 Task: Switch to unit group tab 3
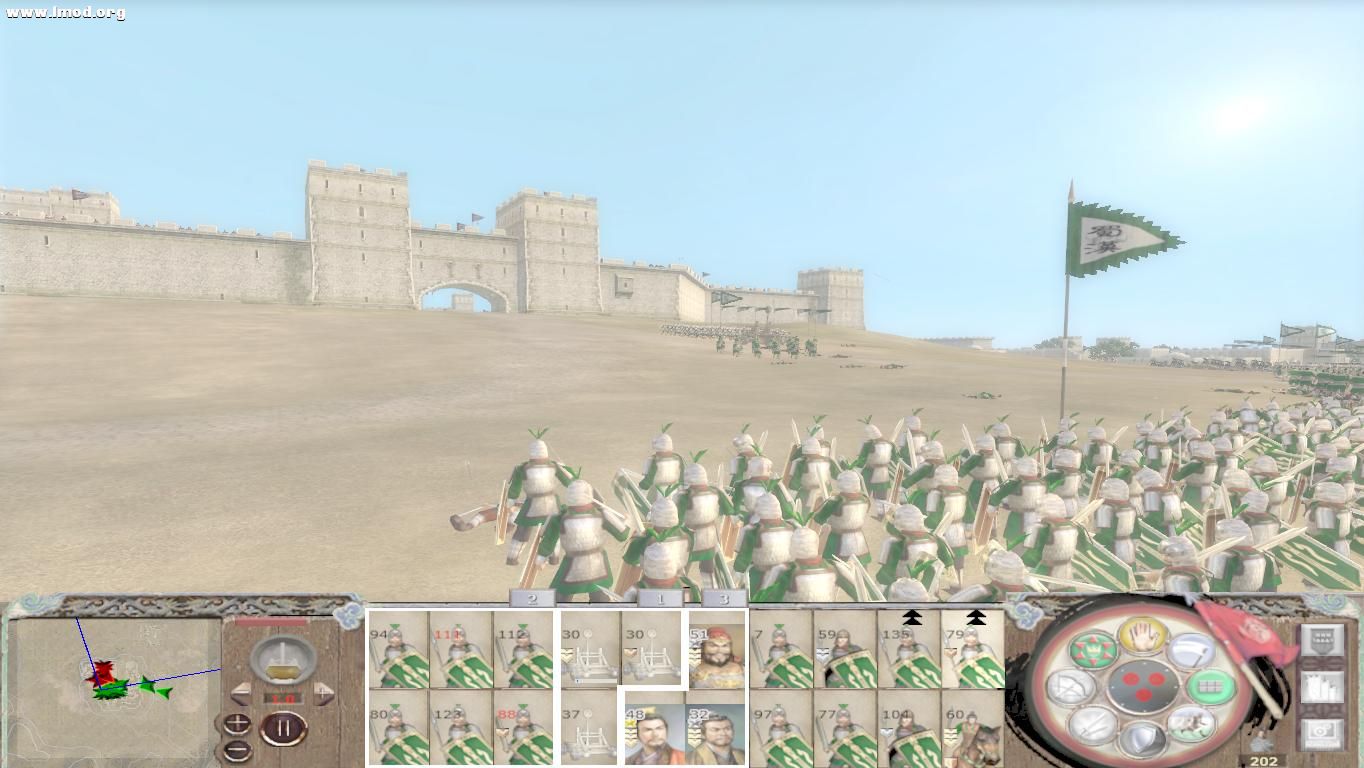click(x=723, y=598)
